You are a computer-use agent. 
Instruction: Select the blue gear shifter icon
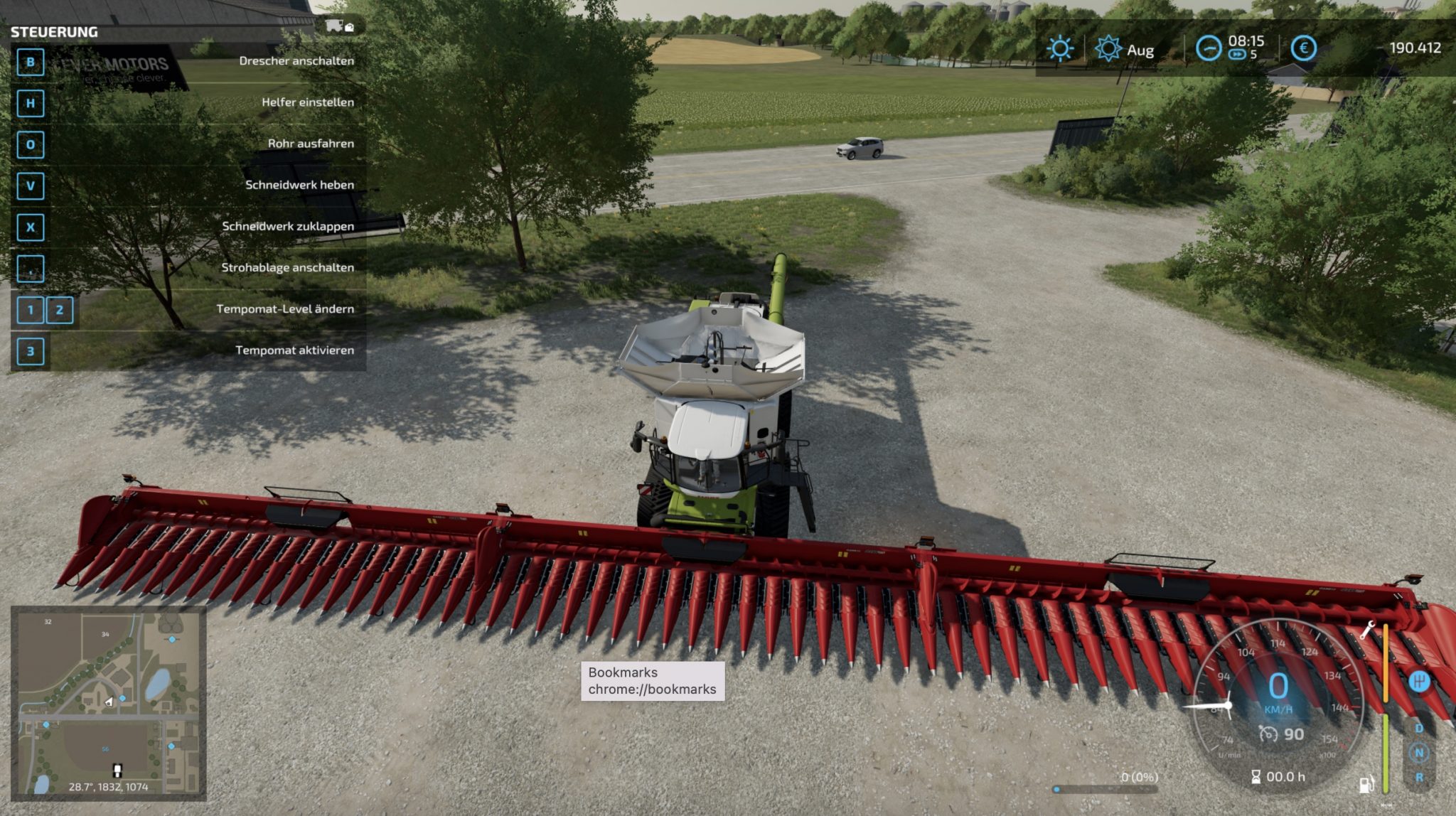(1420, 681)
